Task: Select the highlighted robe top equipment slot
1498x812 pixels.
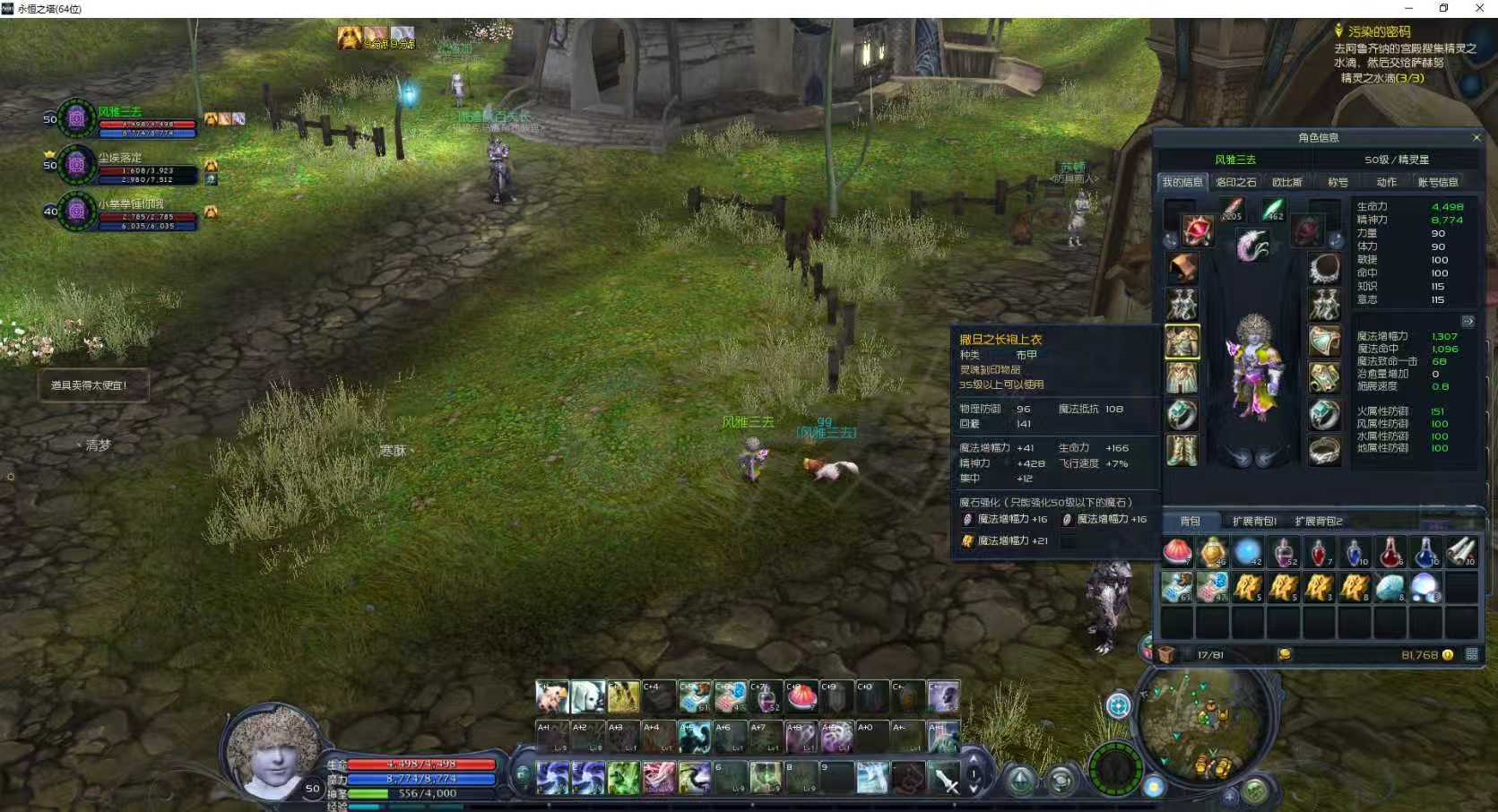Action: (x=1182, y=341)
